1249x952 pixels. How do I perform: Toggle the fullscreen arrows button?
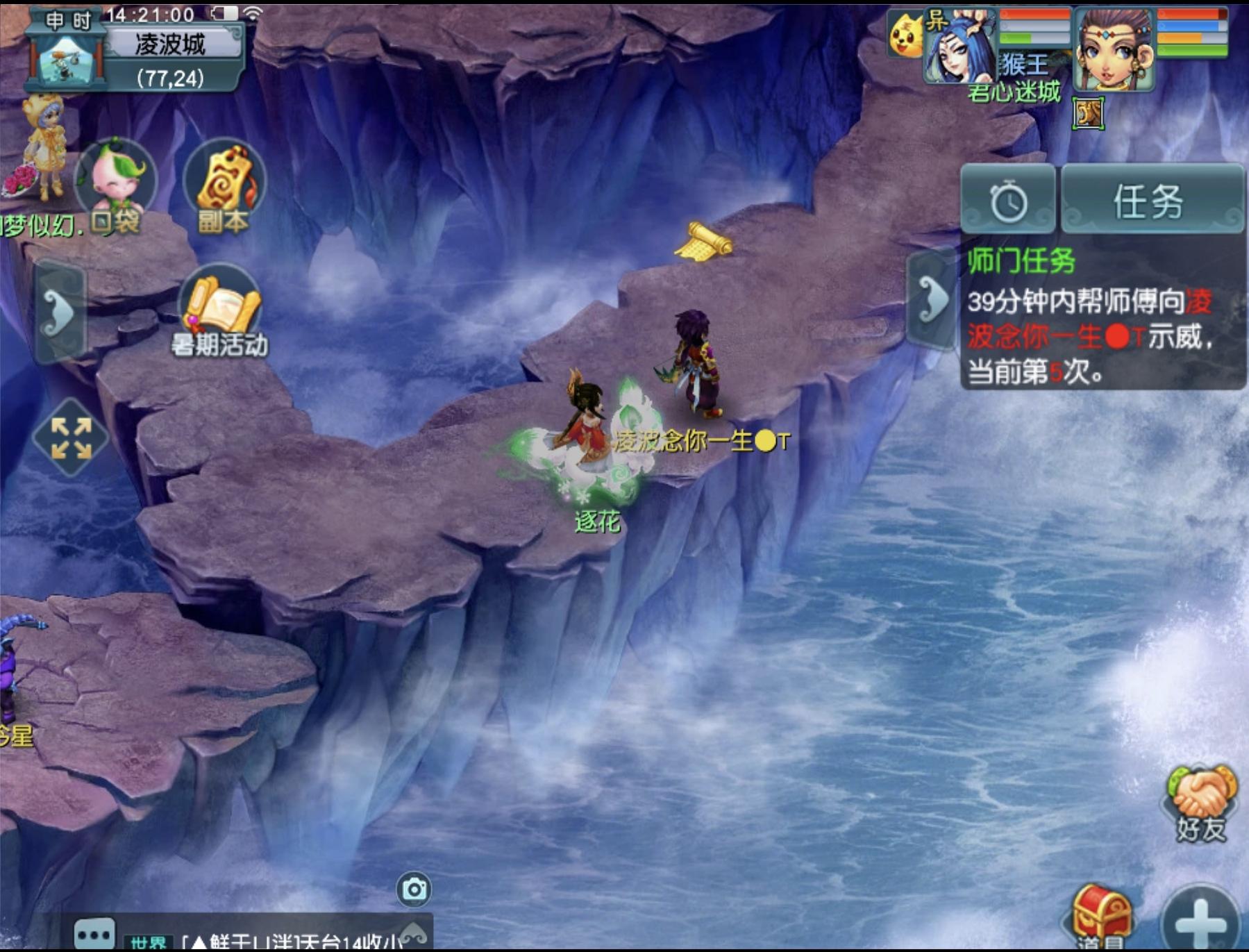pos(71,437)
